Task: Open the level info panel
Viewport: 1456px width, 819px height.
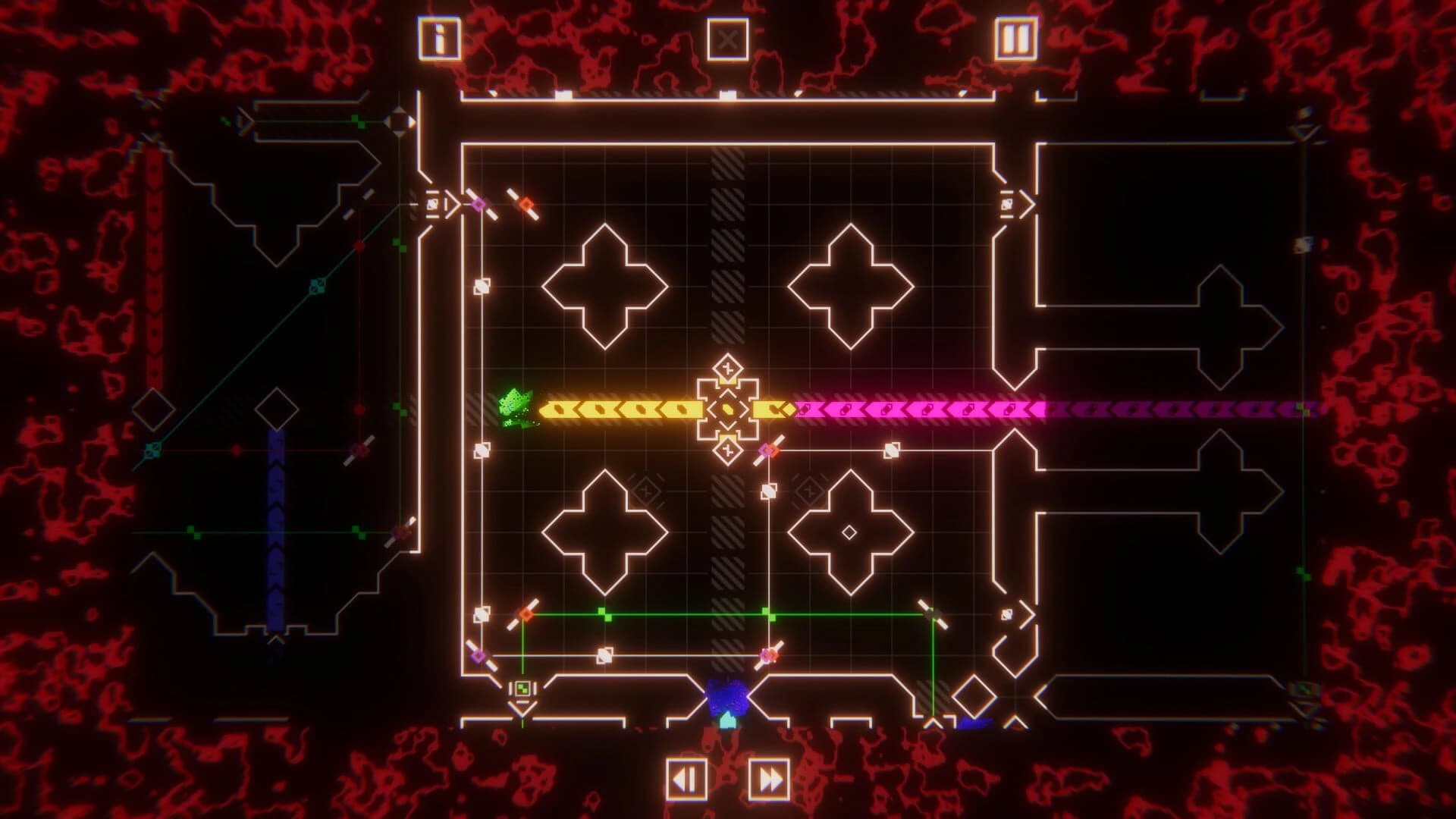Action: pos(440,36)
